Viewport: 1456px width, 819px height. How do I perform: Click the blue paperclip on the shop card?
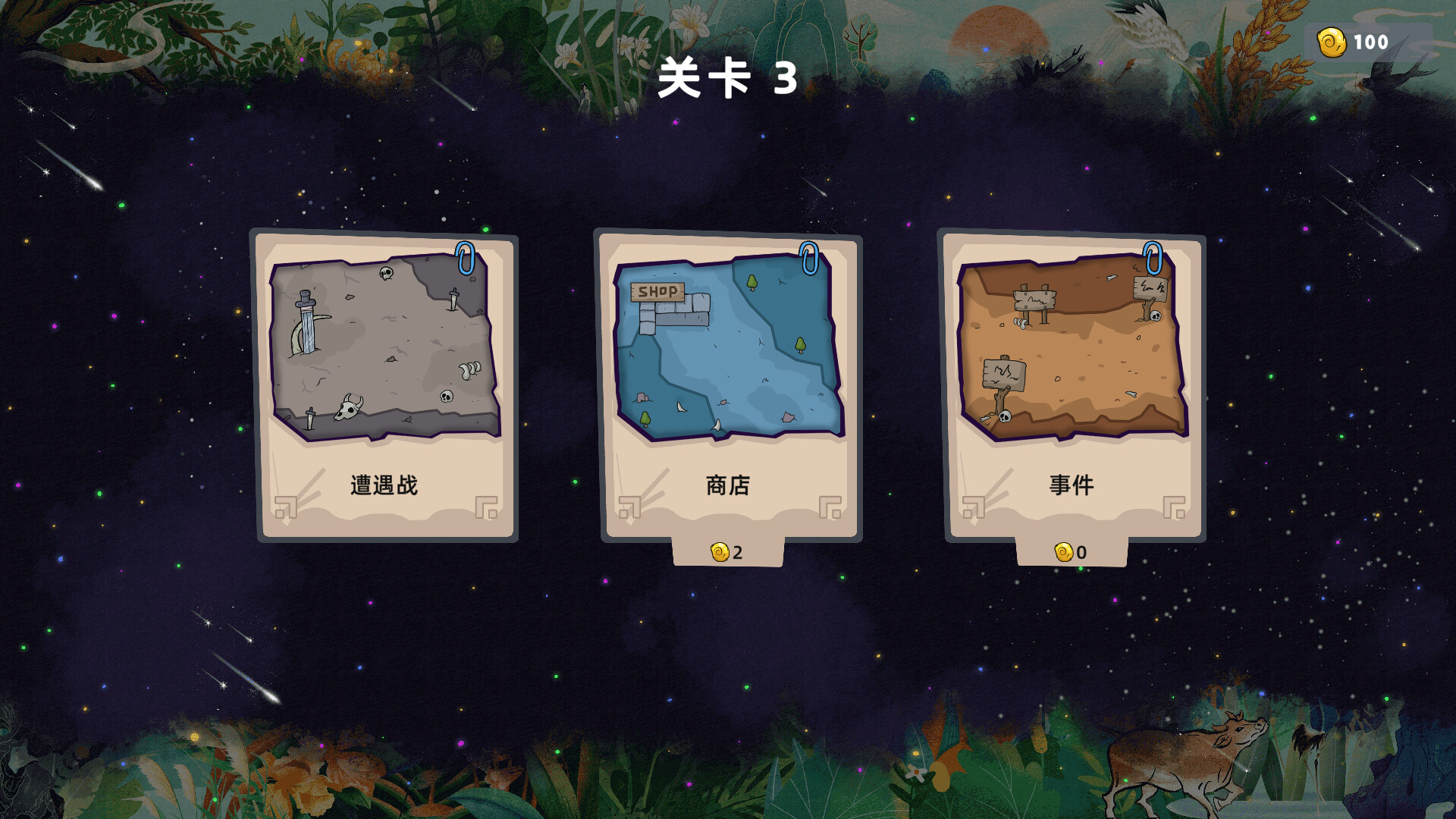point(808,258)
